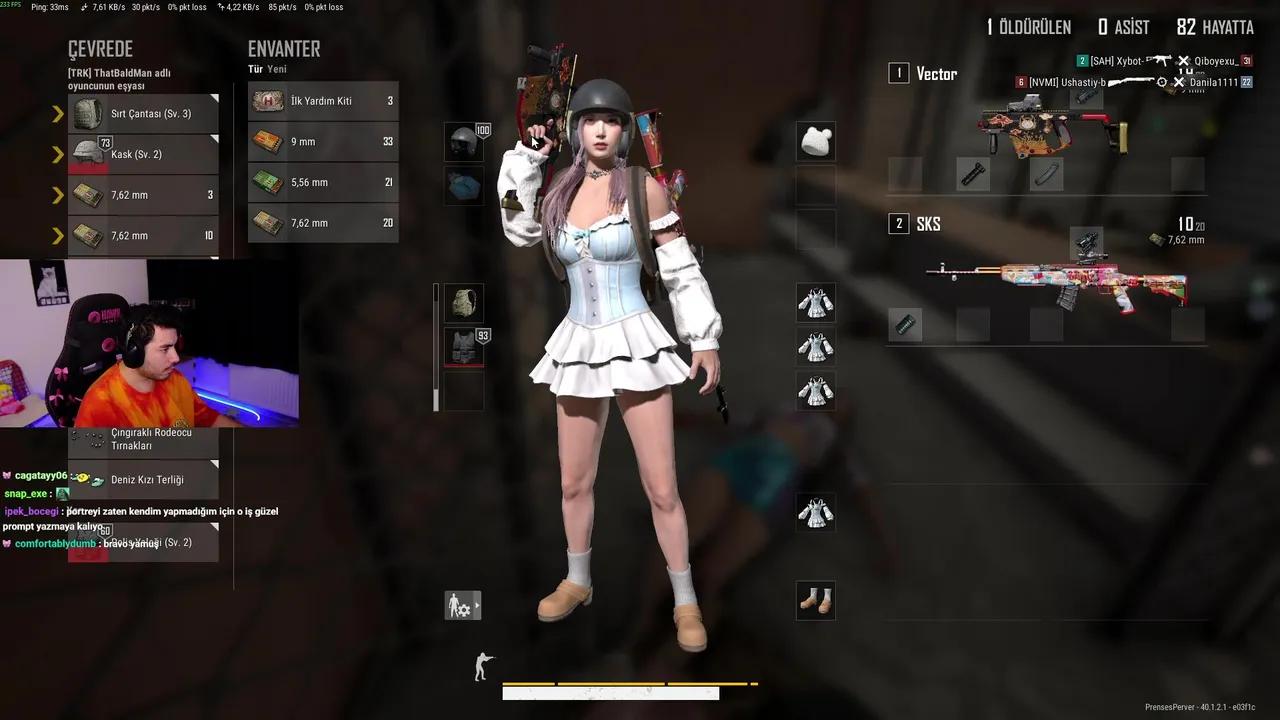Open the character customization gear icon

pyautogui.click(x=460, y=605)
